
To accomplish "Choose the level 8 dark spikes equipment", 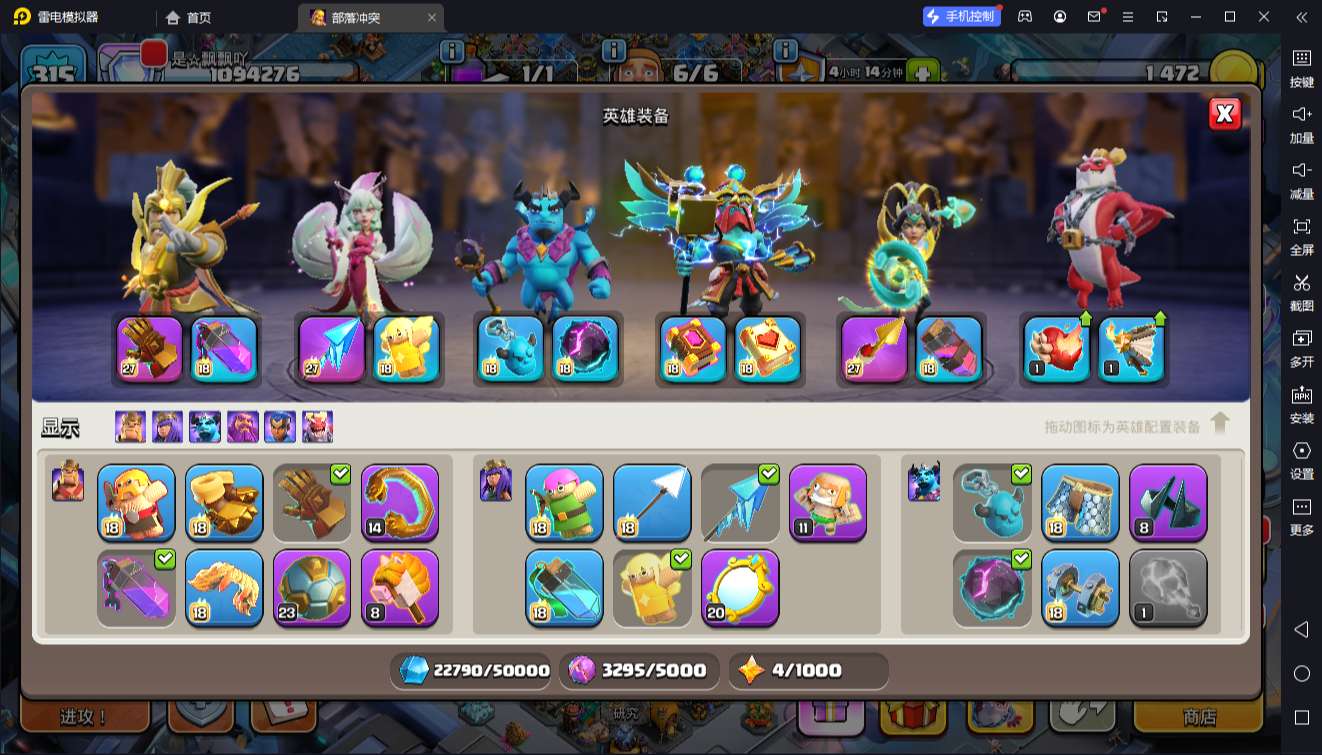I will pyautogui.click(x=1168, y=503).
